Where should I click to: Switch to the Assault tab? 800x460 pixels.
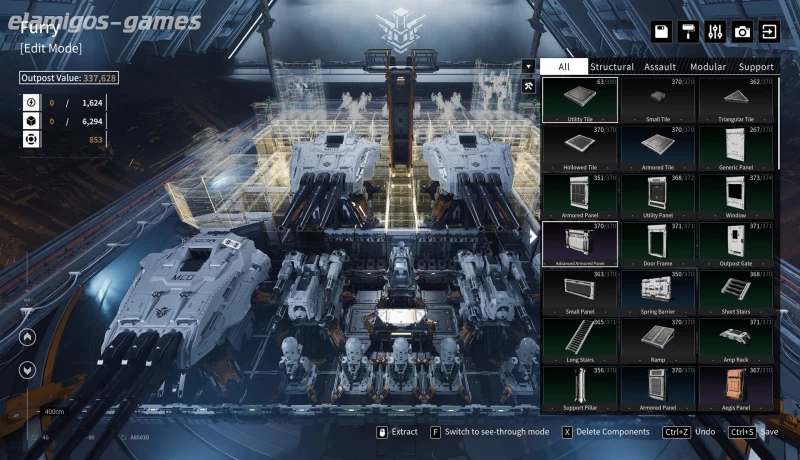660,67
